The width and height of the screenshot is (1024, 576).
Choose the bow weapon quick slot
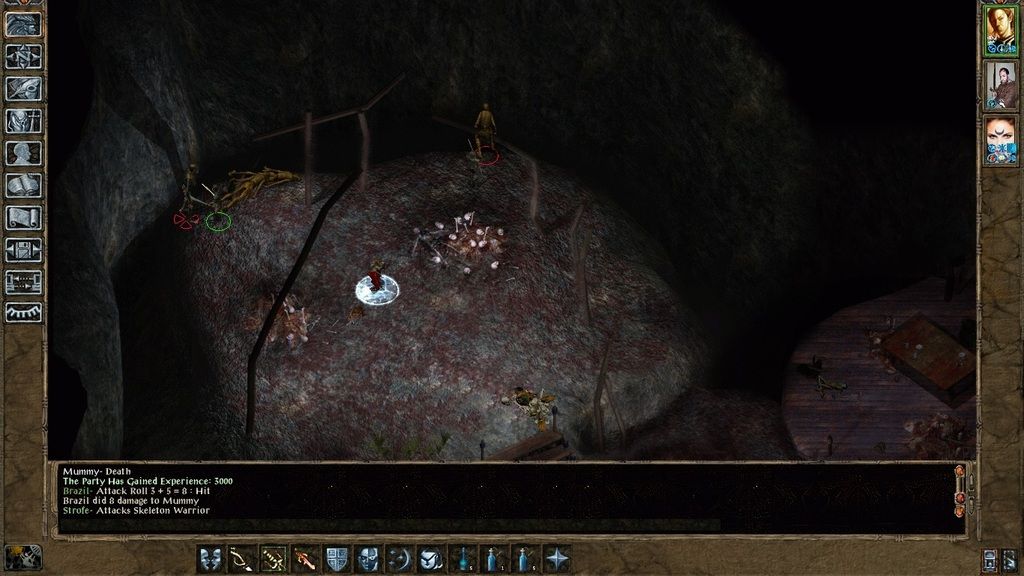coord(241,559)
